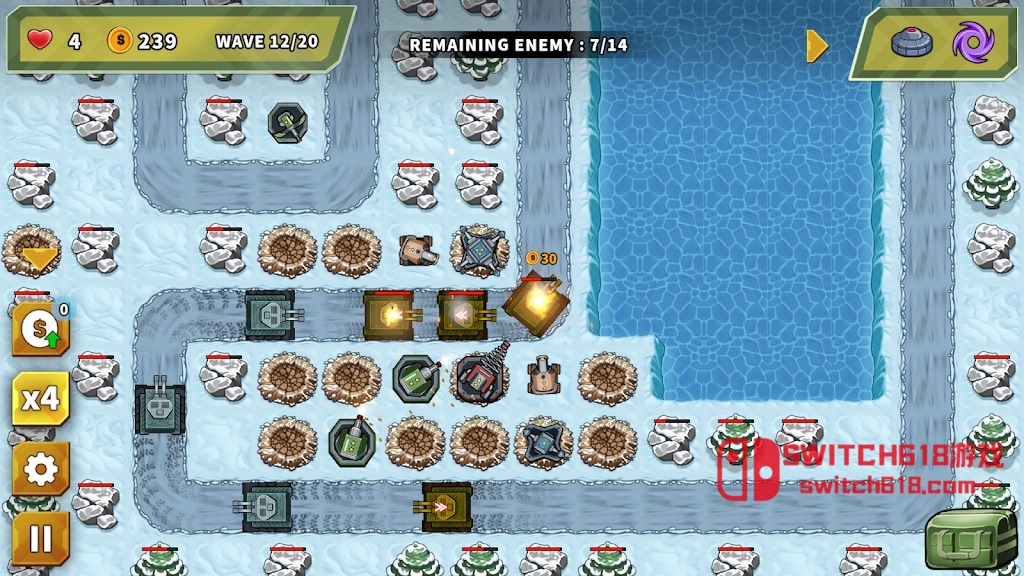Tap the dollar coin income upgrade button

(40, 329)
